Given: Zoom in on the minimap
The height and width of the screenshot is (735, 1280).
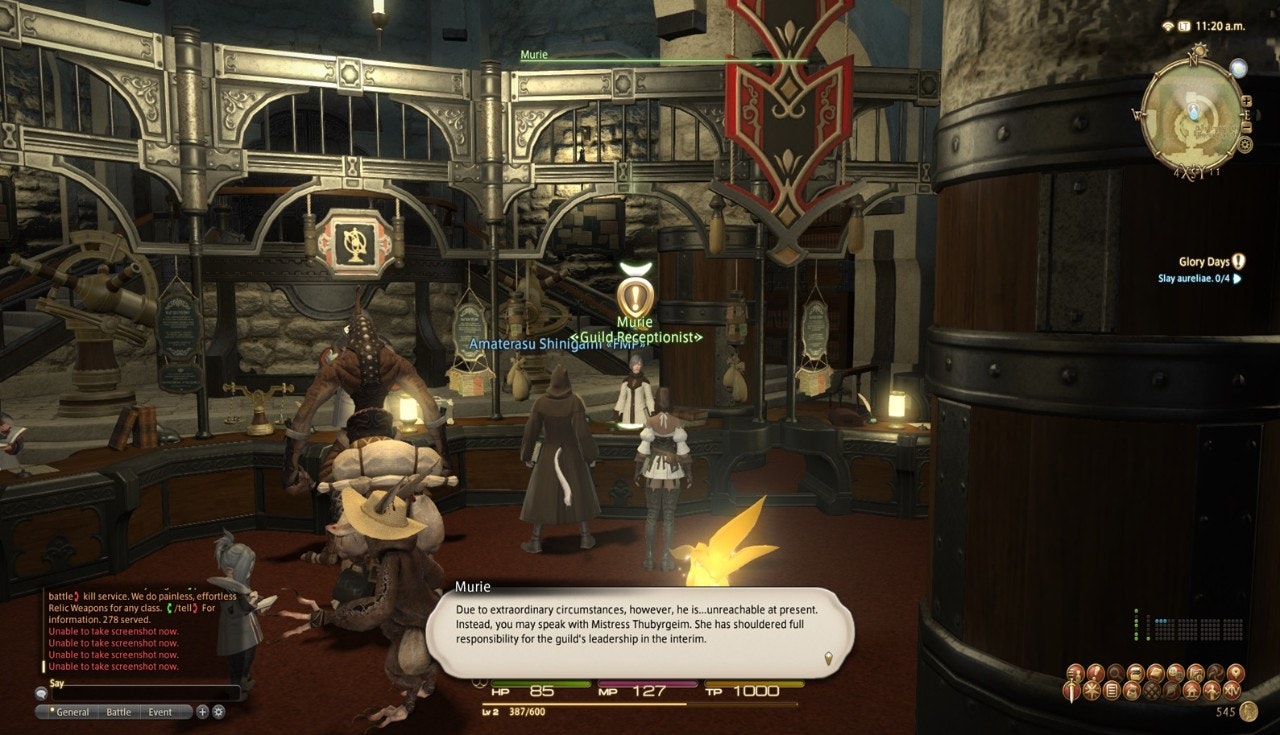Looking at the screenshot, I should [1246, 100].
